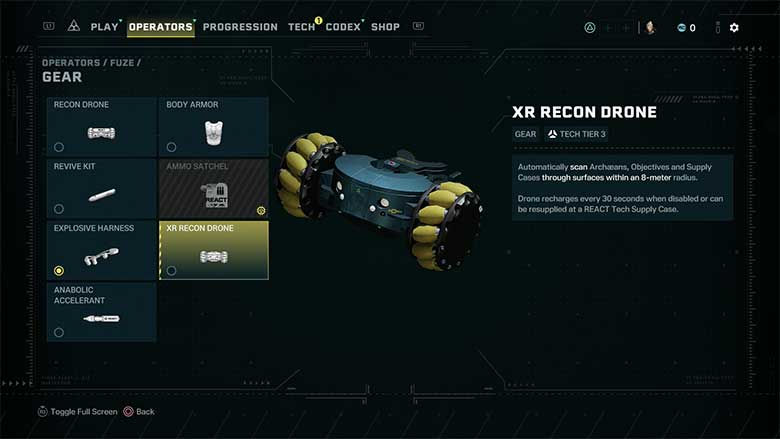The image size is (780, 439).
Task: Equip the Explosive Harness gear
Action: (102, 250)
